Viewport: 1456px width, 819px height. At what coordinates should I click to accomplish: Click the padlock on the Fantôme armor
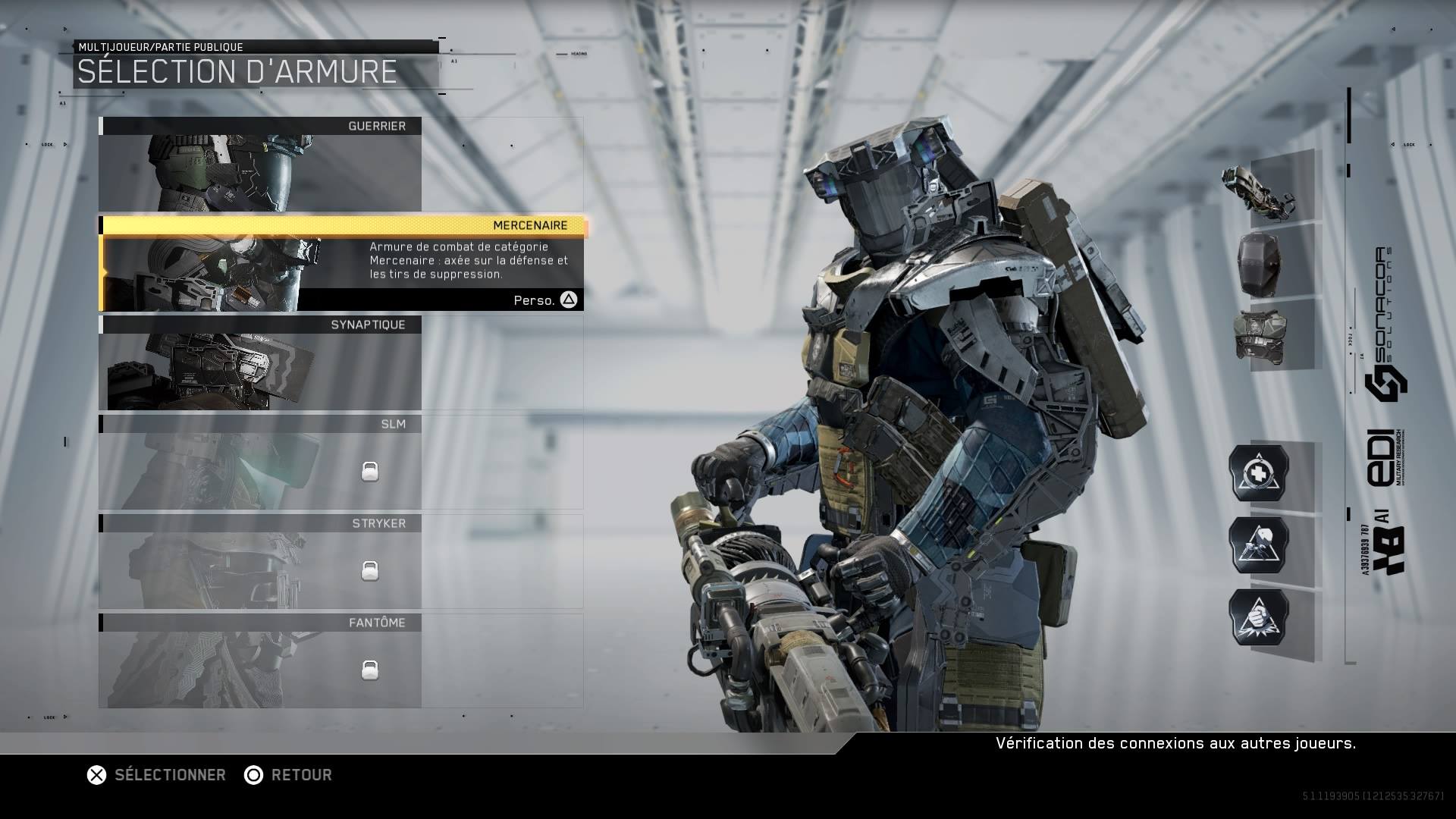tap(369, 669)
